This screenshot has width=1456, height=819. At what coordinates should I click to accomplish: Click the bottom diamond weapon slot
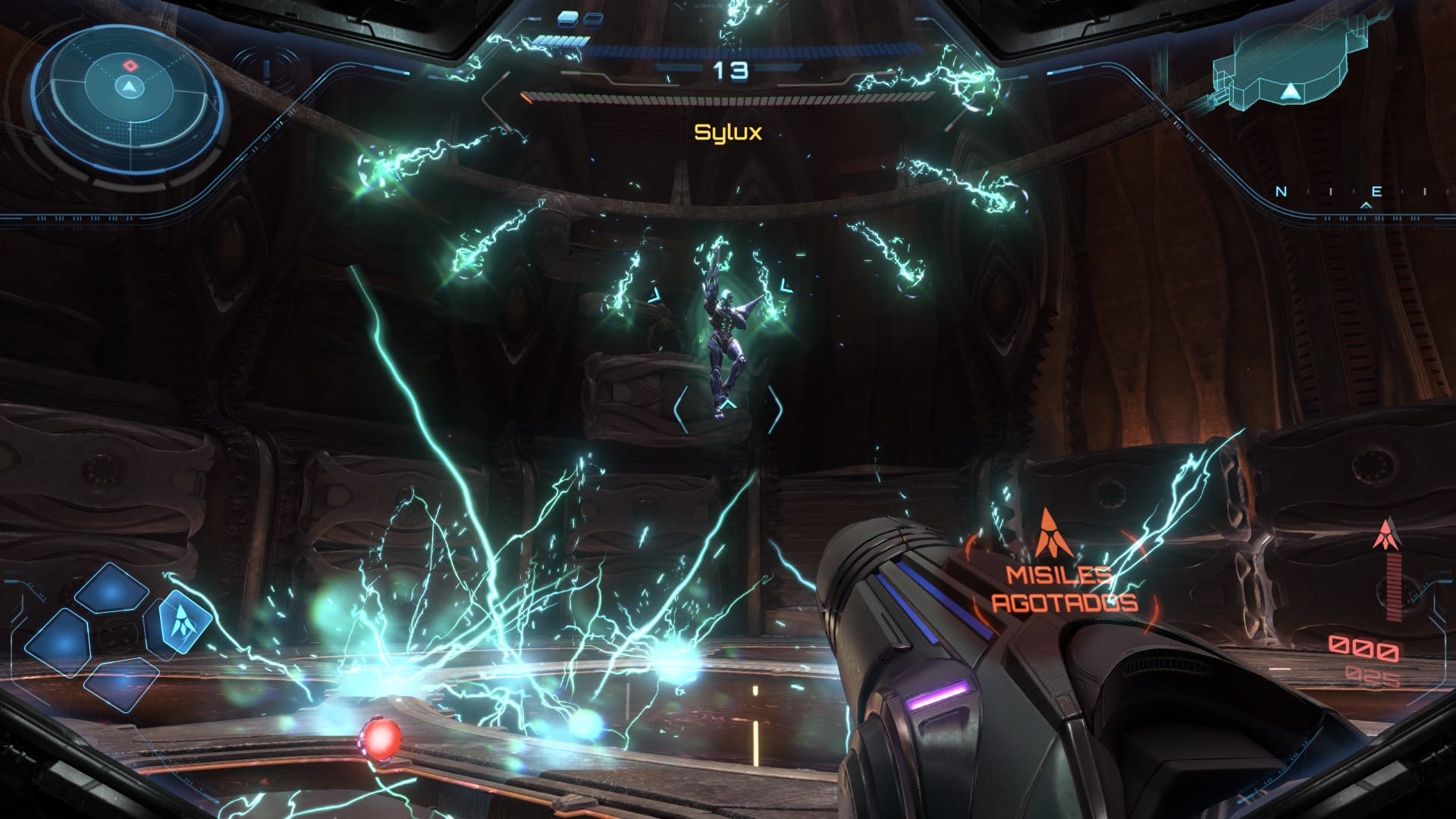(121, 681)
